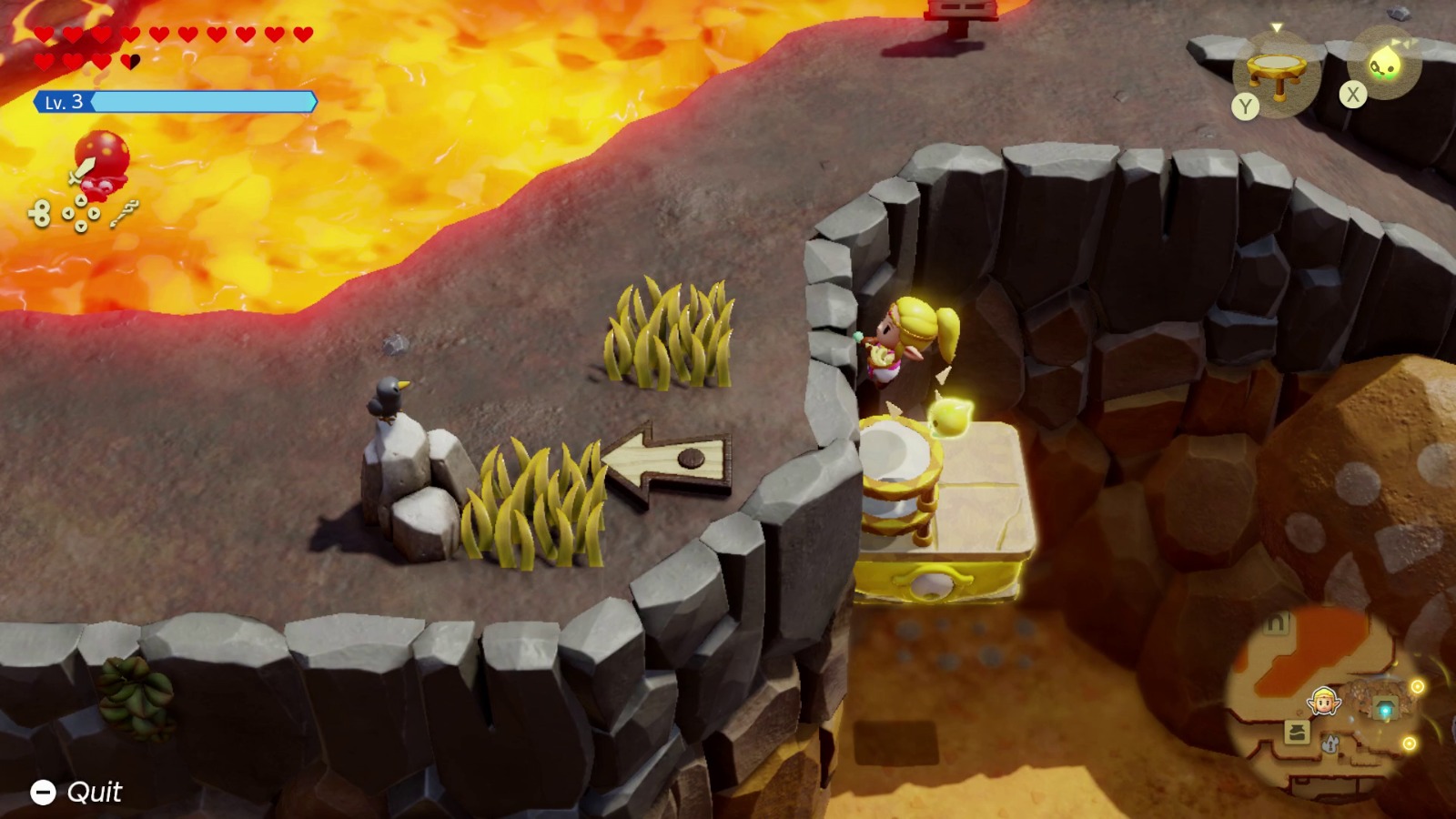Select the sword icon beside the Octorok
1456x819 pixels.
pos(81,169)
